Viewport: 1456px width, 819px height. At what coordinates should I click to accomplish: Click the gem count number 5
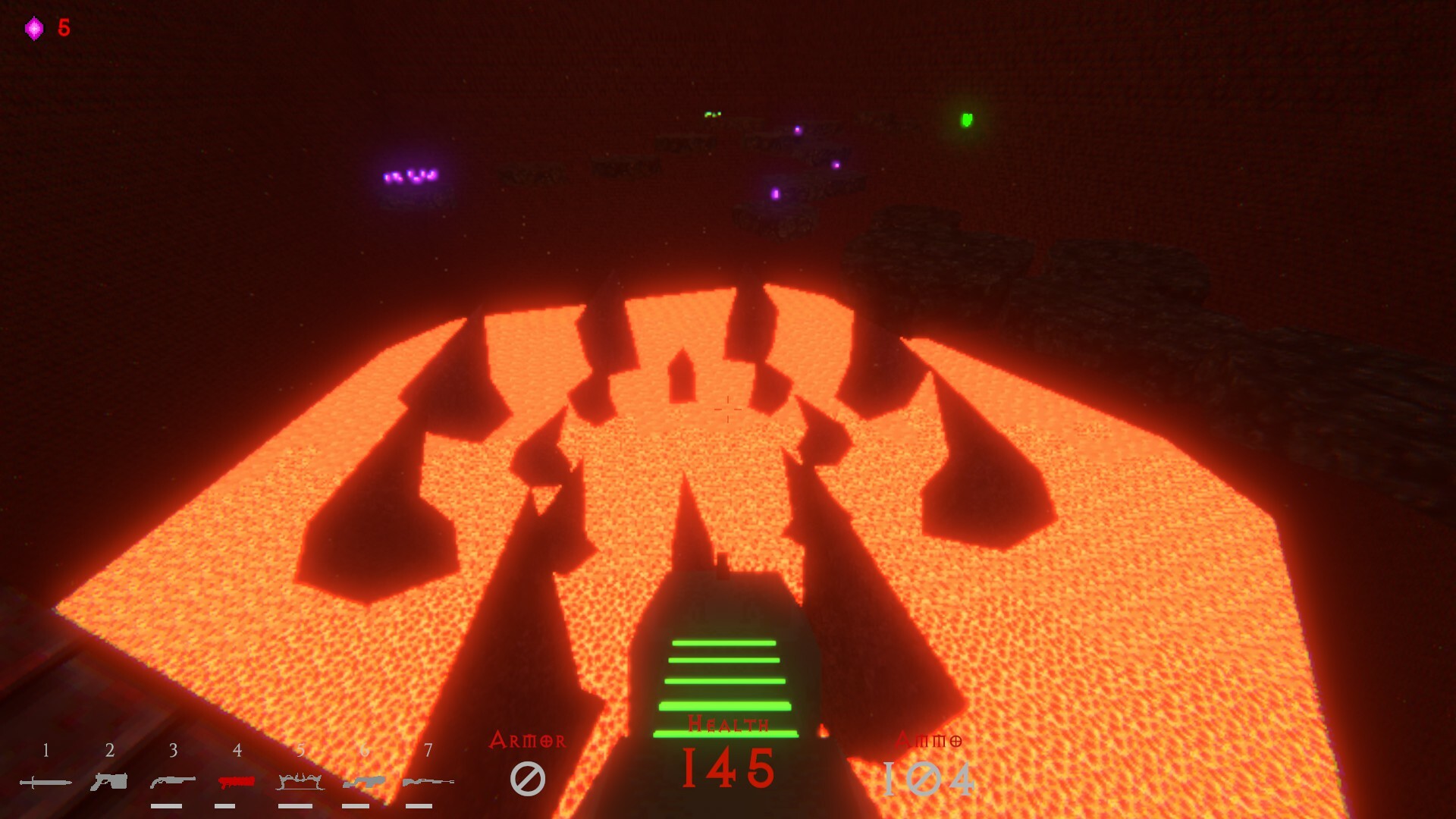(x=62, y=27)
